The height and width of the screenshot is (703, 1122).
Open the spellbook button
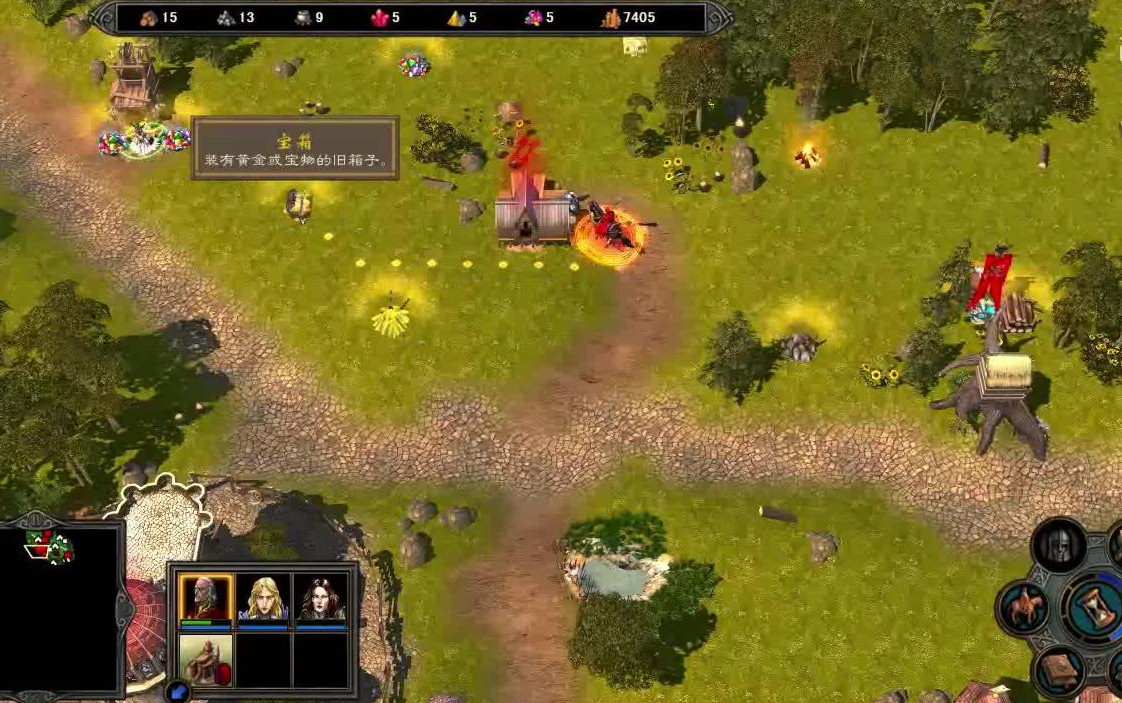pyautogui.click(x=1059, y=671)
